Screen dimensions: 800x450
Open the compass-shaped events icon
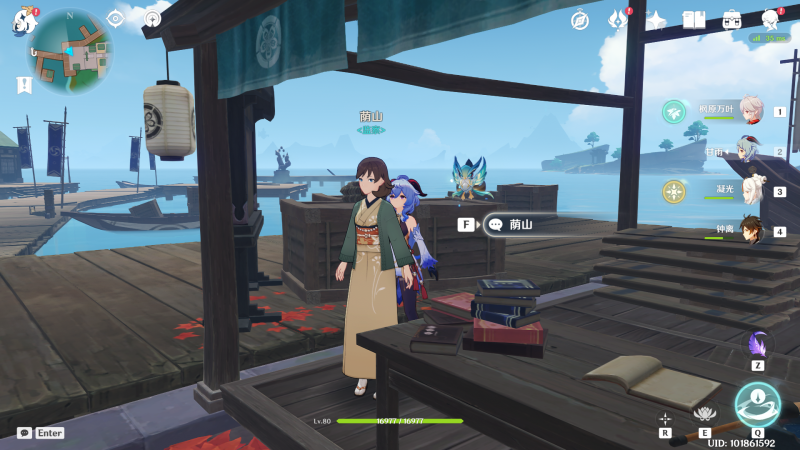[x=580, y=20]
